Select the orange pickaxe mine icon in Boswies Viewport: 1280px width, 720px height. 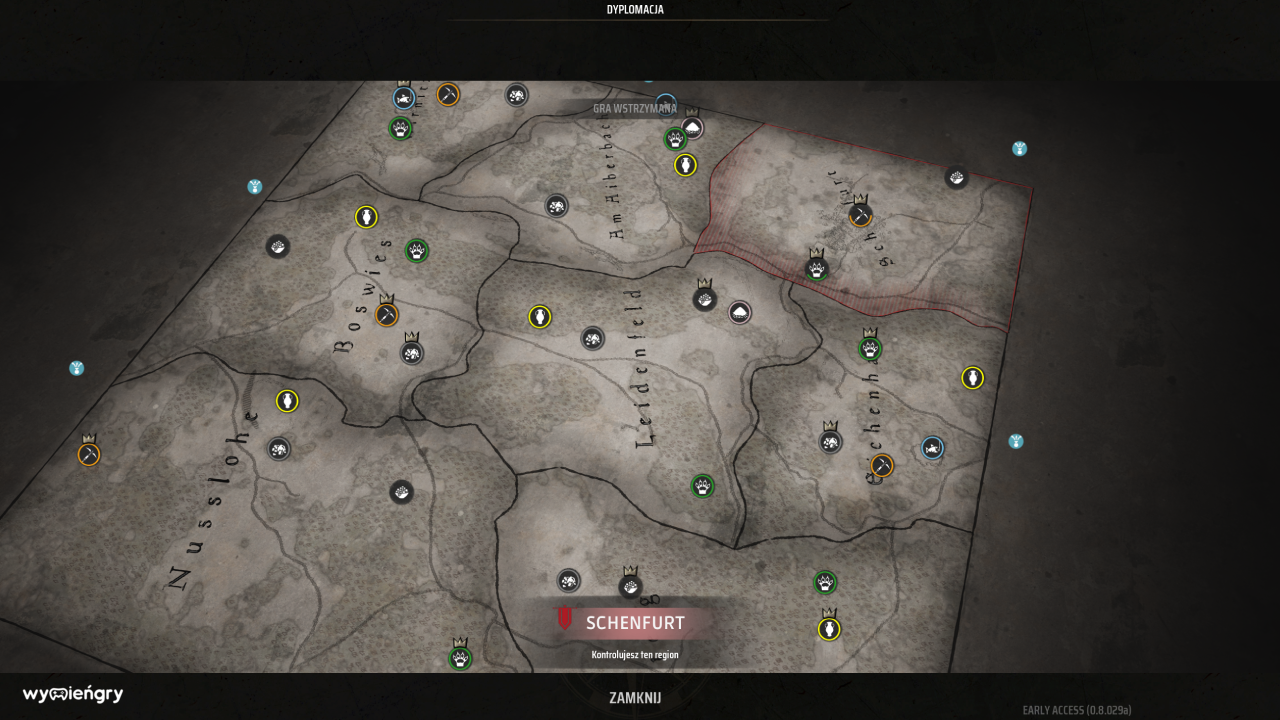tap(385, 313)
